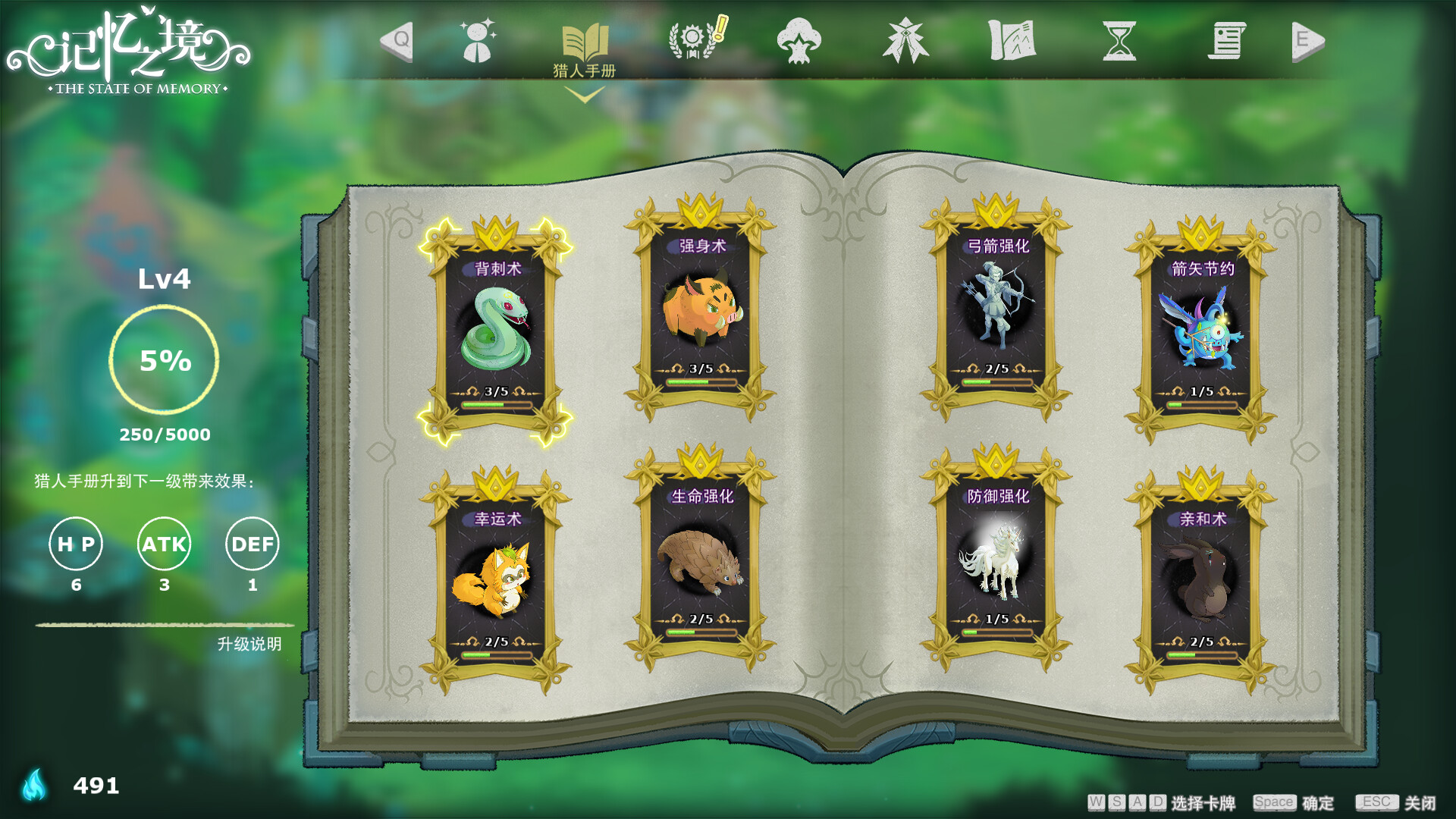Image resolution: width=1456 pixels, height=819 pixels.
Task: Navigate right with the E arrow tab
Action: coord(1307,42)
